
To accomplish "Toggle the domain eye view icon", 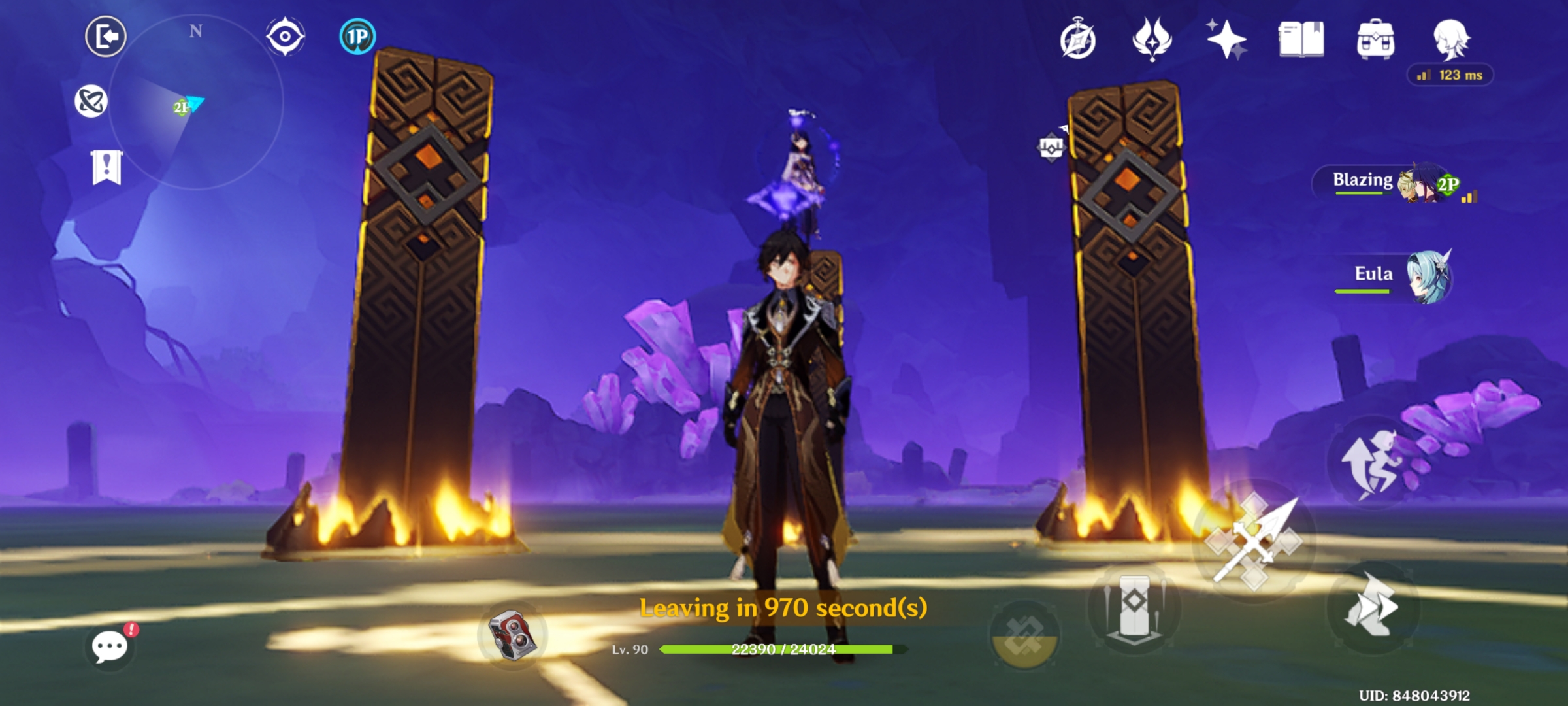I will point(284,36).
